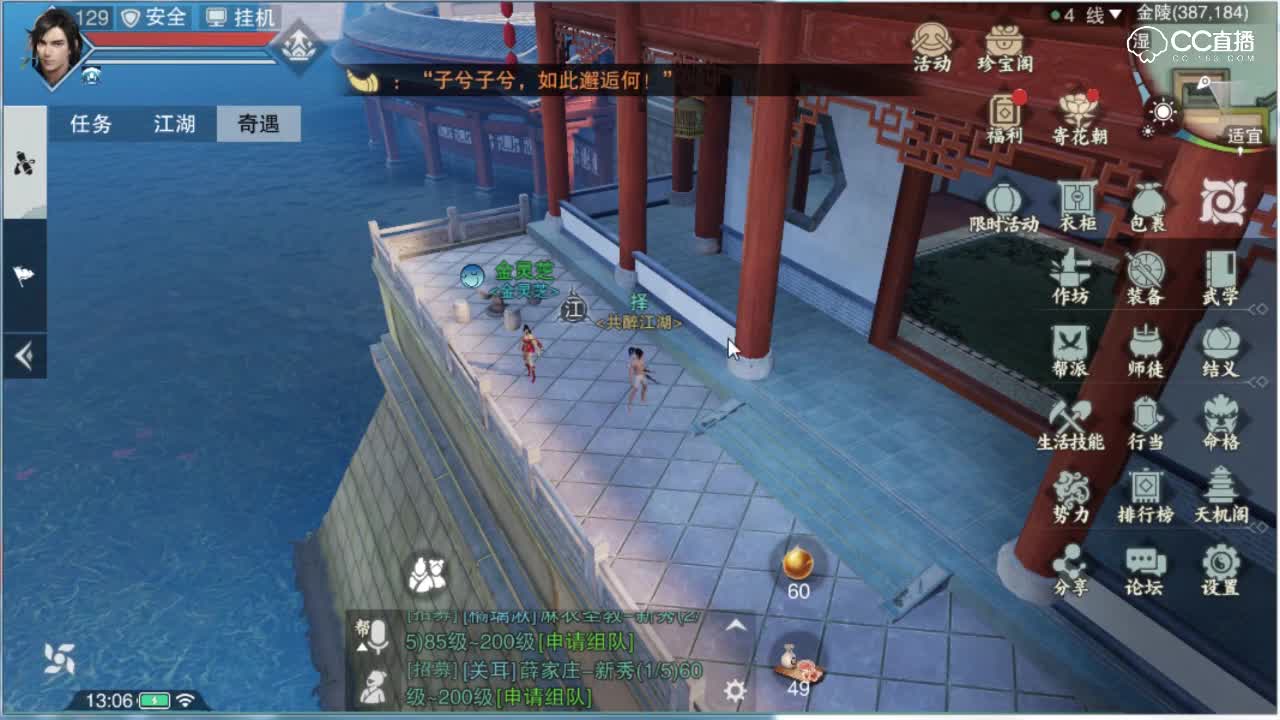
Task: Toggle the 安全 safe mode indicator
Action: point(154,17)
